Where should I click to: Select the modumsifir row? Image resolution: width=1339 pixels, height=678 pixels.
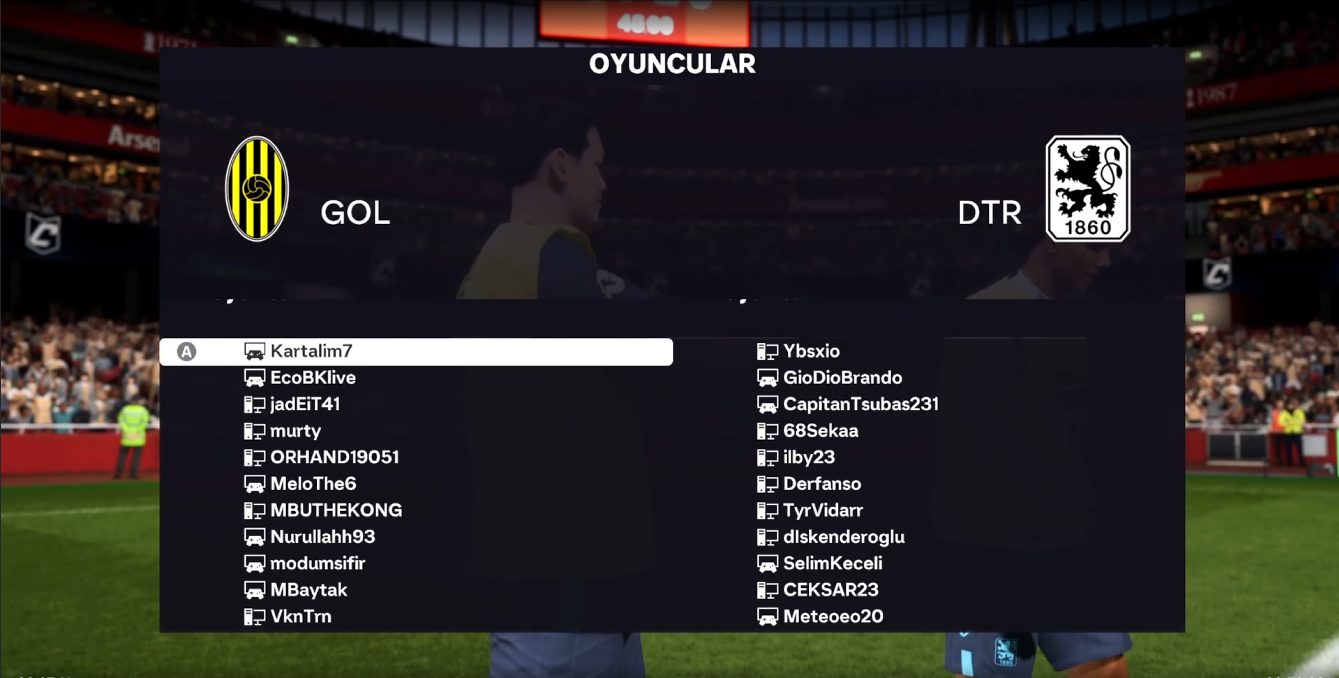(x=317, y=564)
